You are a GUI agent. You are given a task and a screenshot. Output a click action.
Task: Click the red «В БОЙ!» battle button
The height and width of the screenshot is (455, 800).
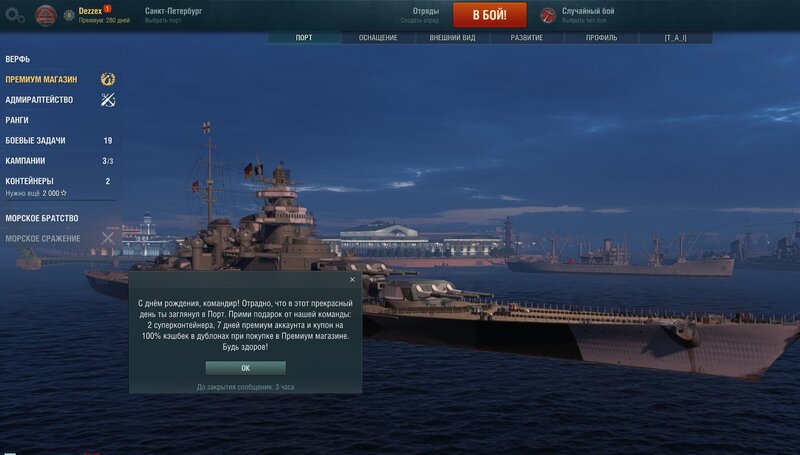489,15
